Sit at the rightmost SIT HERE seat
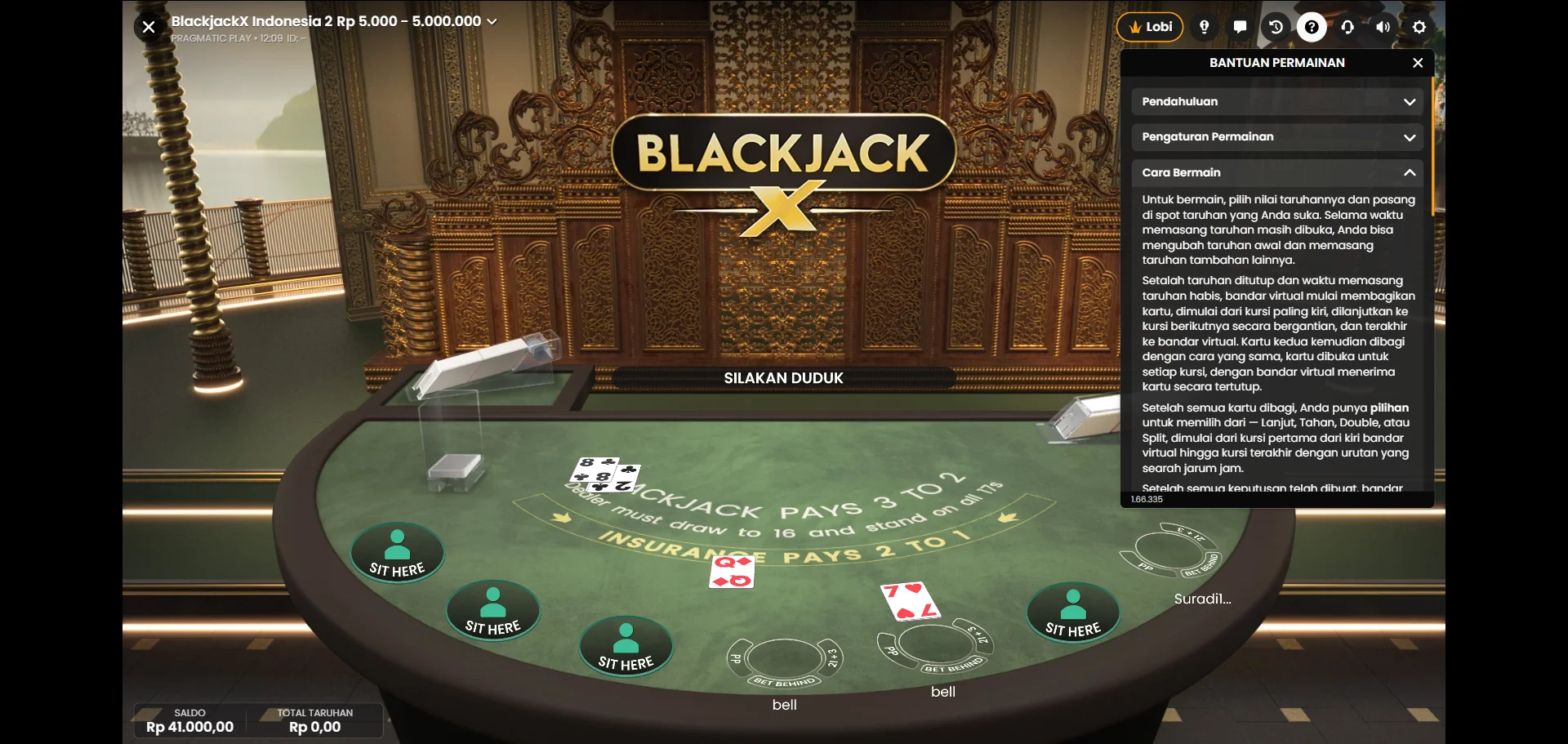 (x=1073, y=613)
